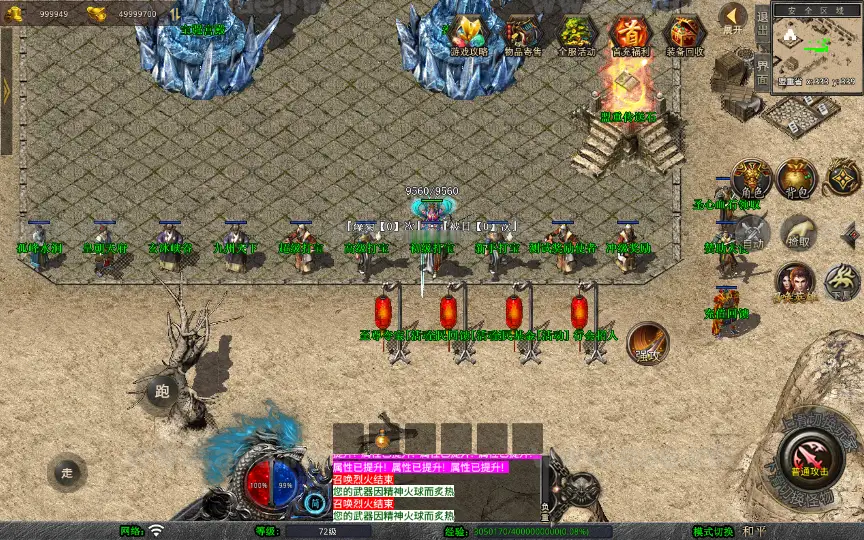
Task: Use the potion in the hotbar slot
Action: (381, 438)
